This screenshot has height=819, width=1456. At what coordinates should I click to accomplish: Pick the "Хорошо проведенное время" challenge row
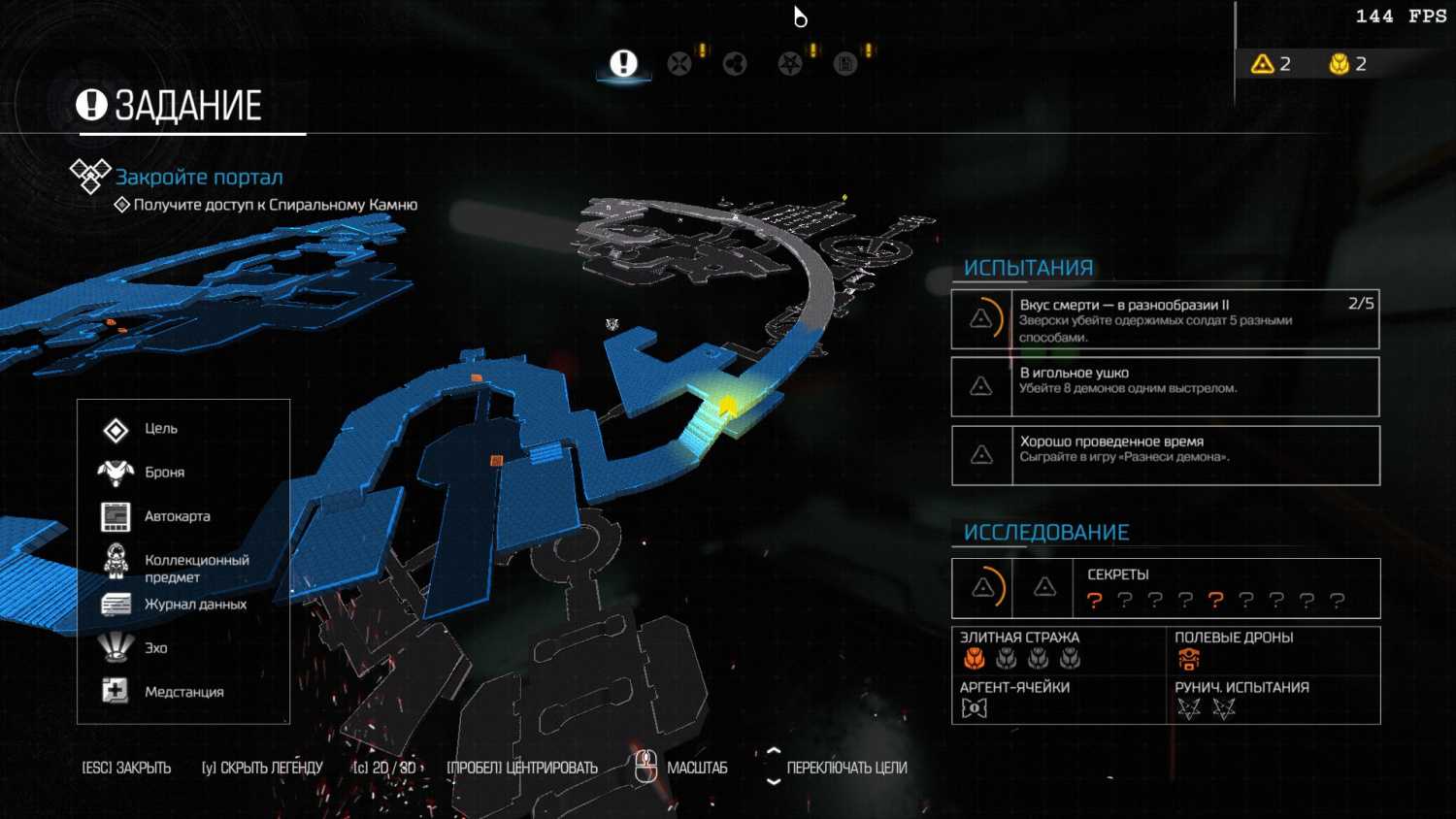coord(1165,455)
